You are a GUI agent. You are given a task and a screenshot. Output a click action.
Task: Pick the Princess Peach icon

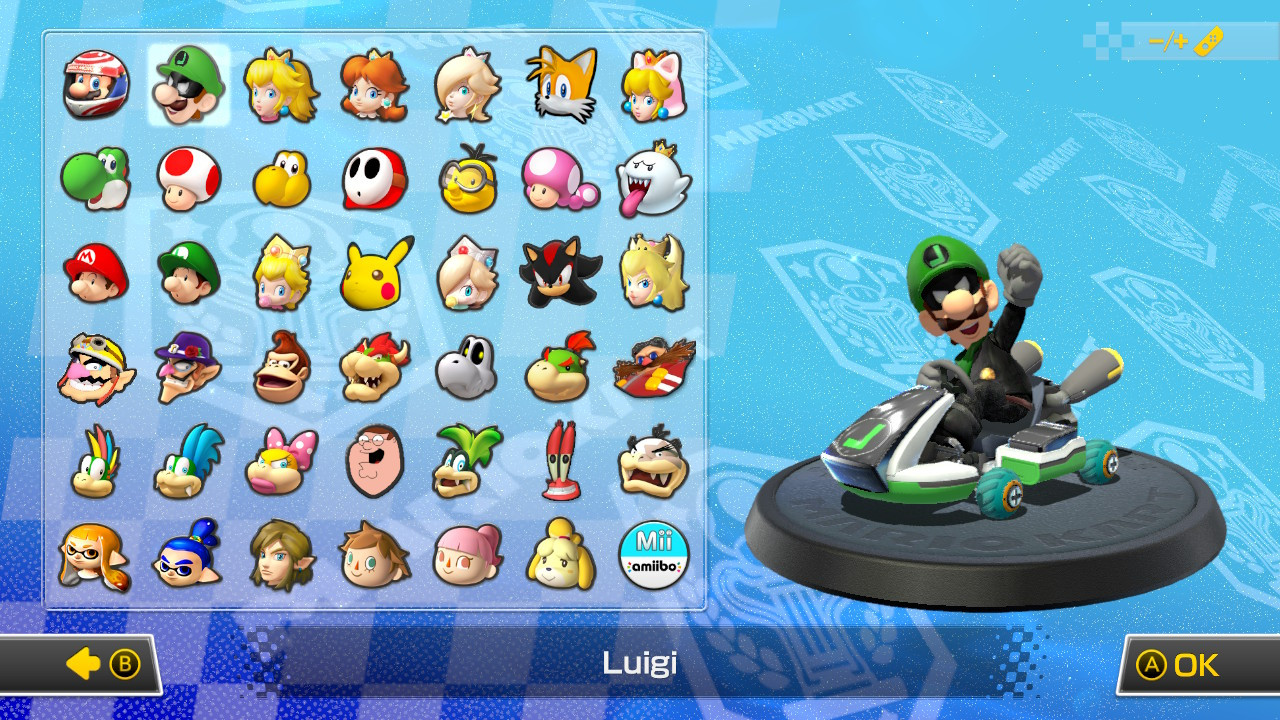[282, 85]
